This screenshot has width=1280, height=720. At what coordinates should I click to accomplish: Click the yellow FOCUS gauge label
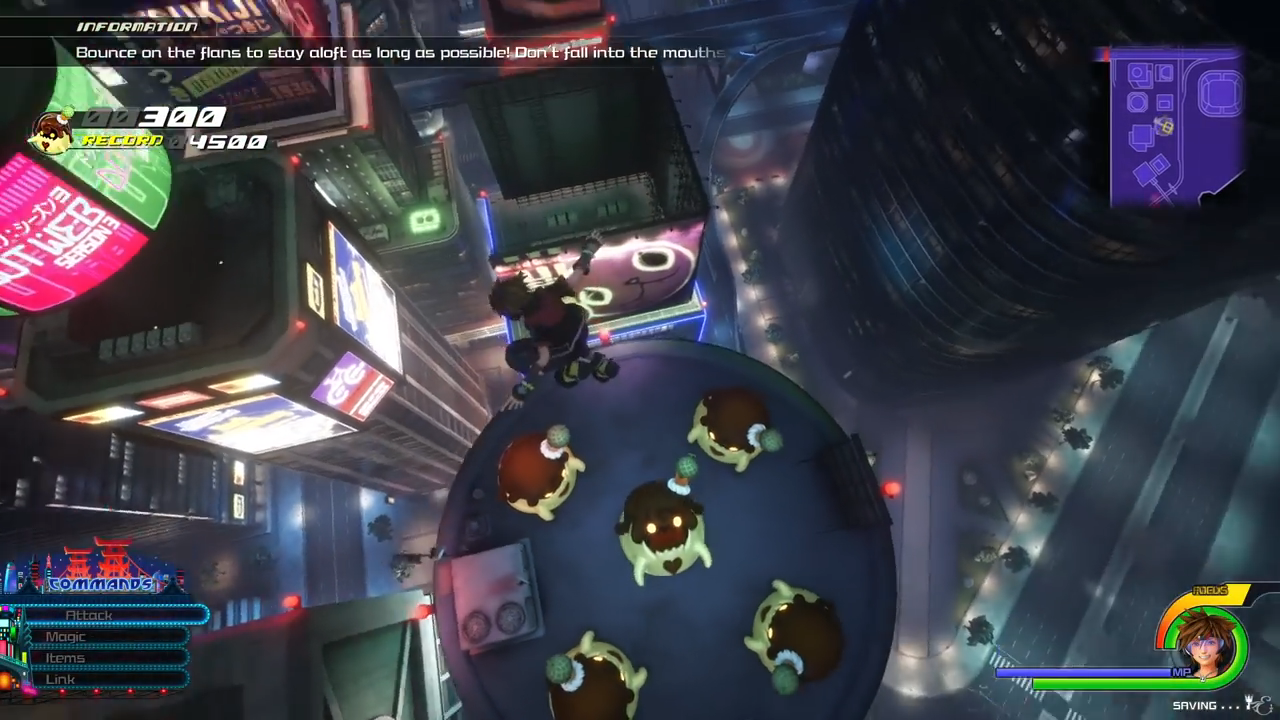1210,590
